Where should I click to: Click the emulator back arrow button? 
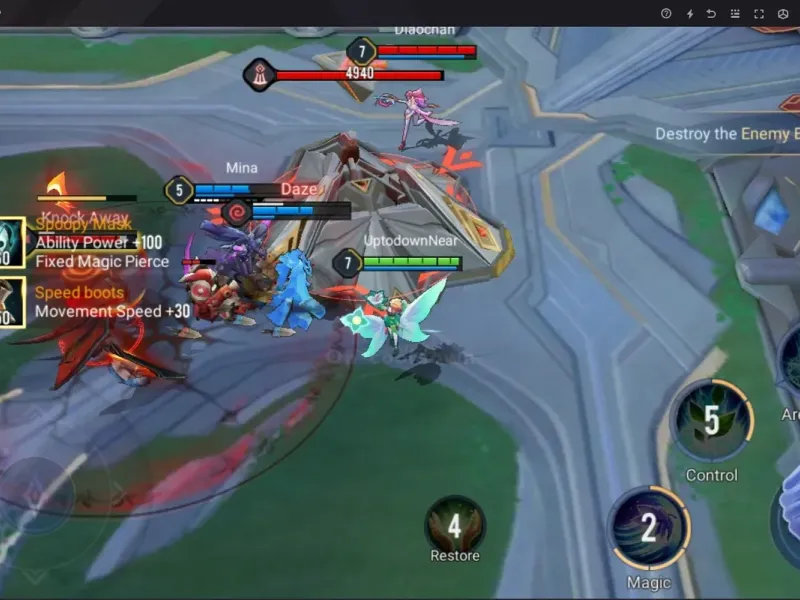[x=712, y=13]
